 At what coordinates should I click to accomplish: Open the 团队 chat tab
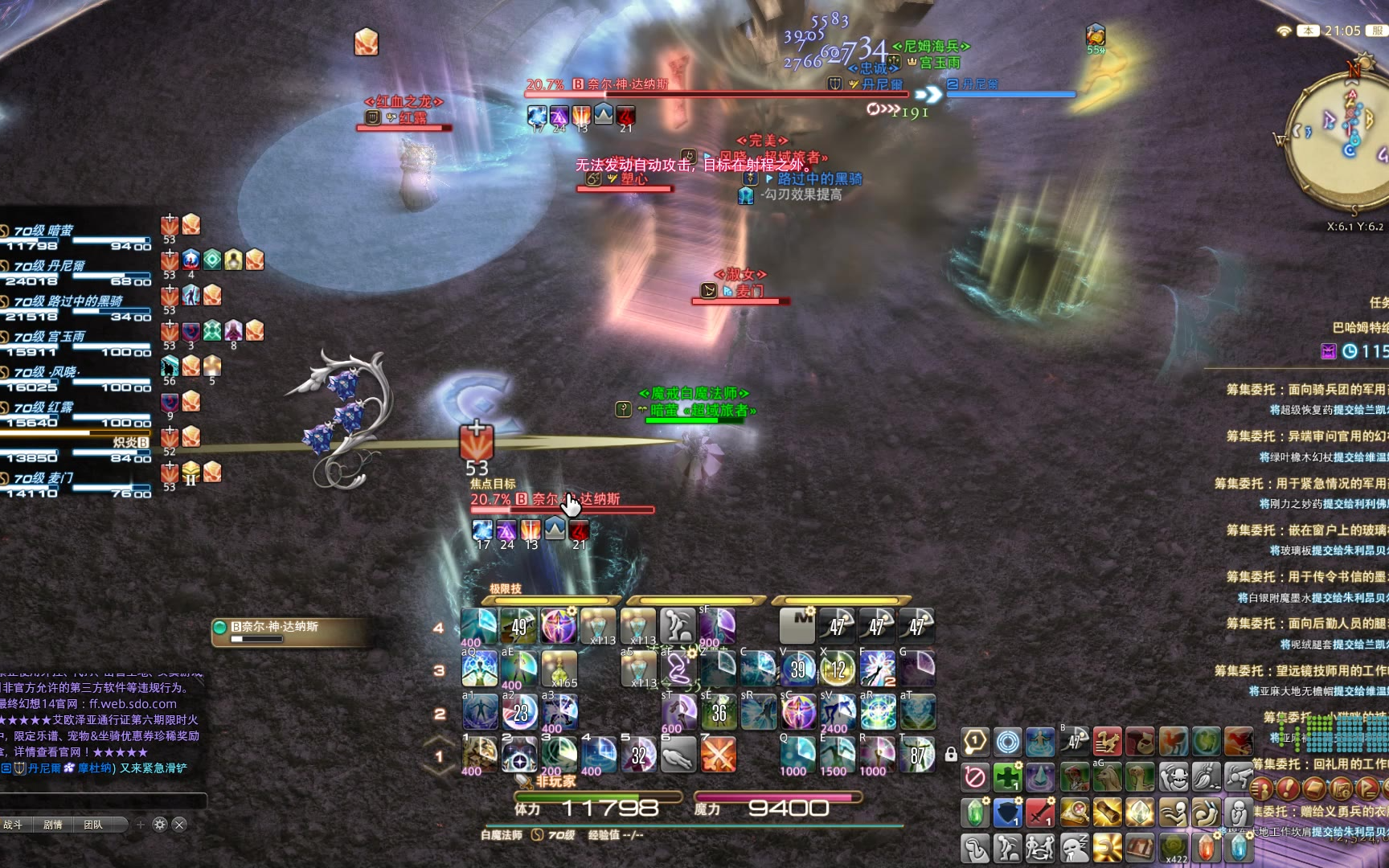[x=93, y=825]
